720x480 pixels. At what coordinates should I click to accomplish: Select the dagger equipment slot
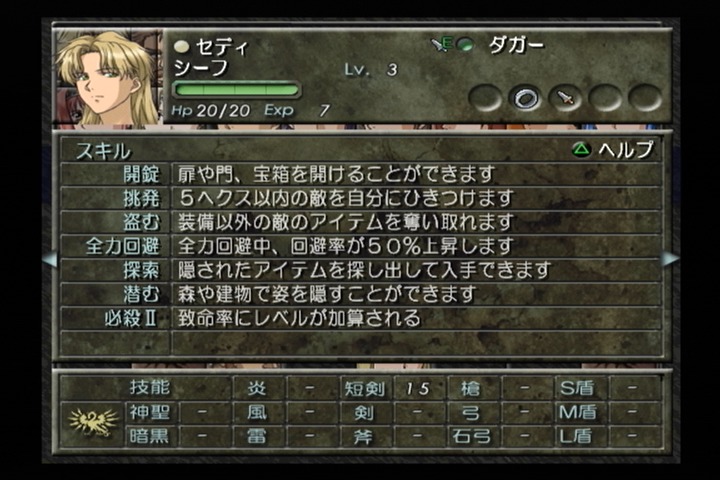[x=566, y=98]
